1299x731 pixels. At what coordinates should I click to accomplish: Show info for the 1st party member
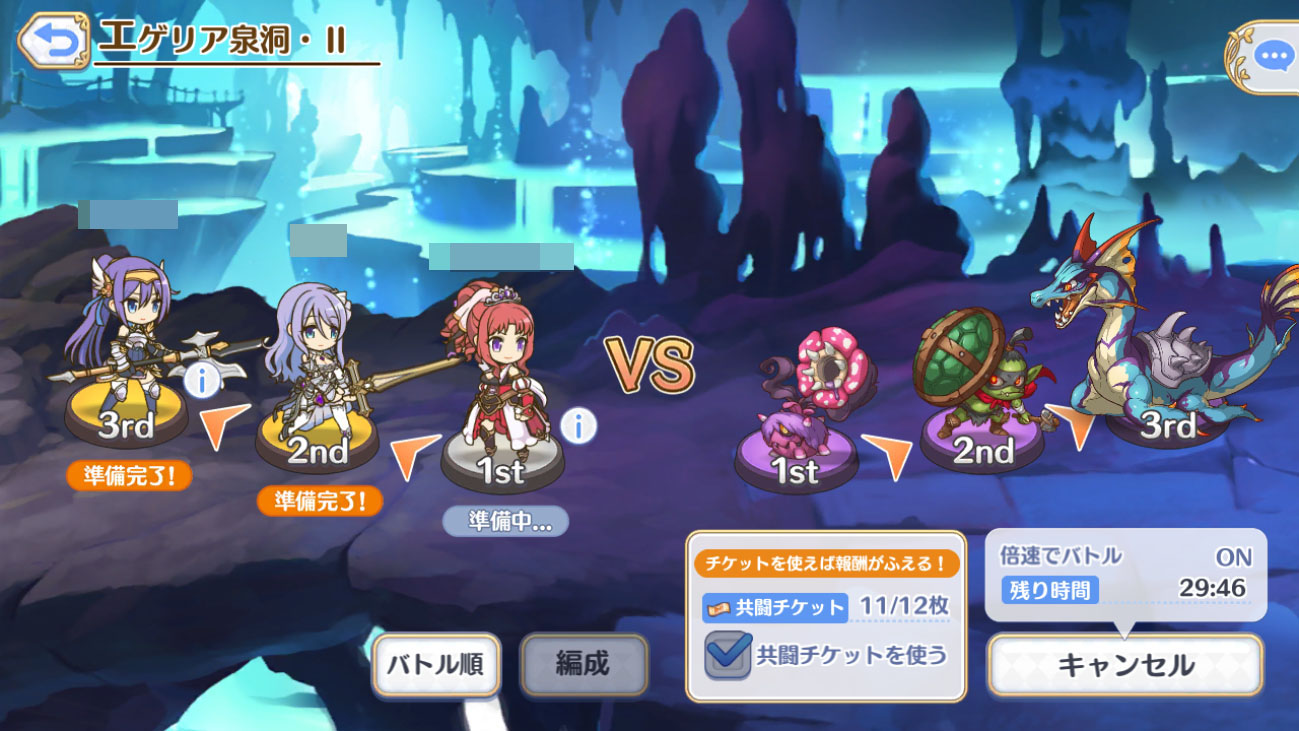[578, 427]
